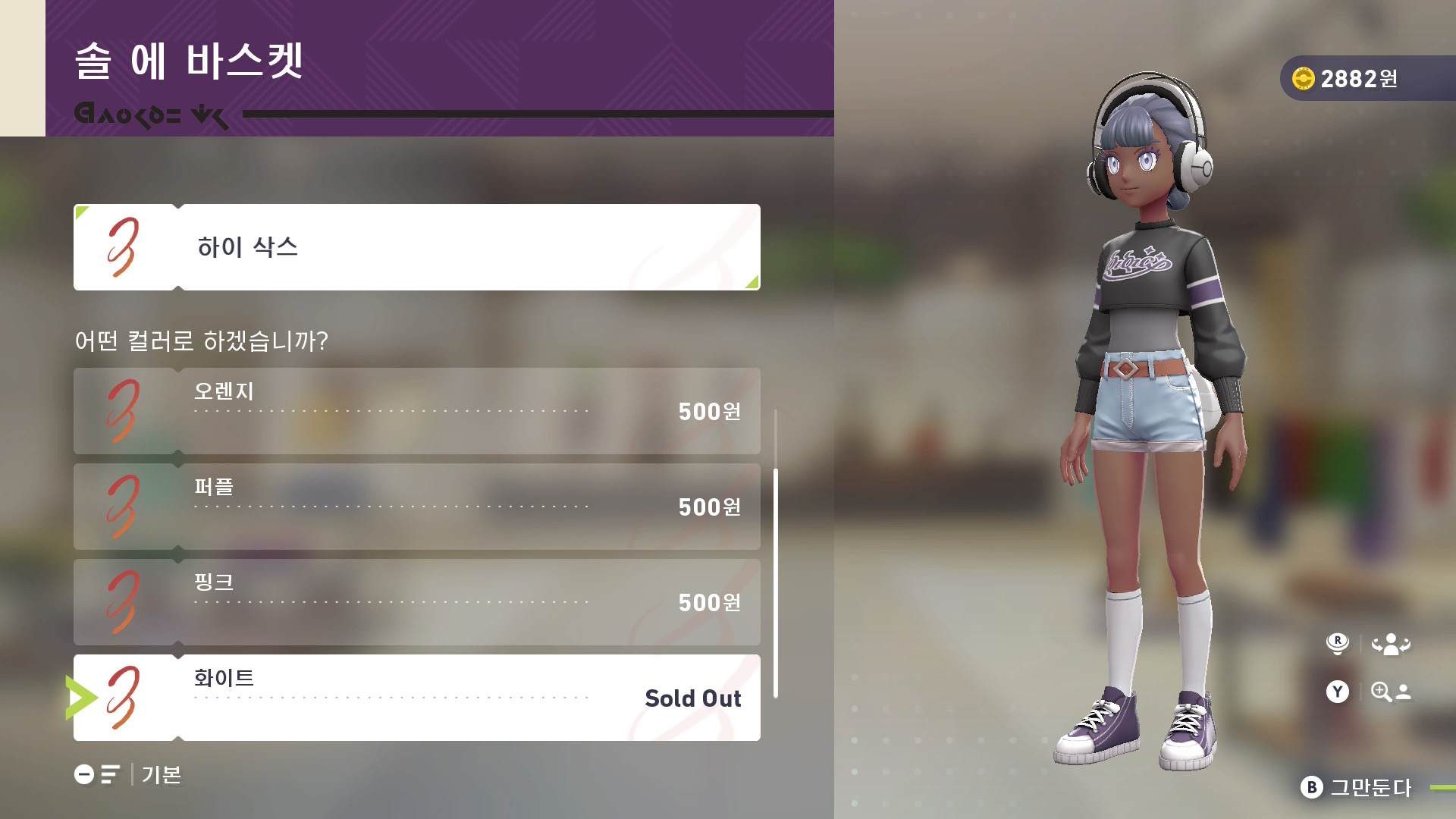The image size is (1456, 819).
Task: Select the 오렌지 color option
Action: click(x=417, y=411)
